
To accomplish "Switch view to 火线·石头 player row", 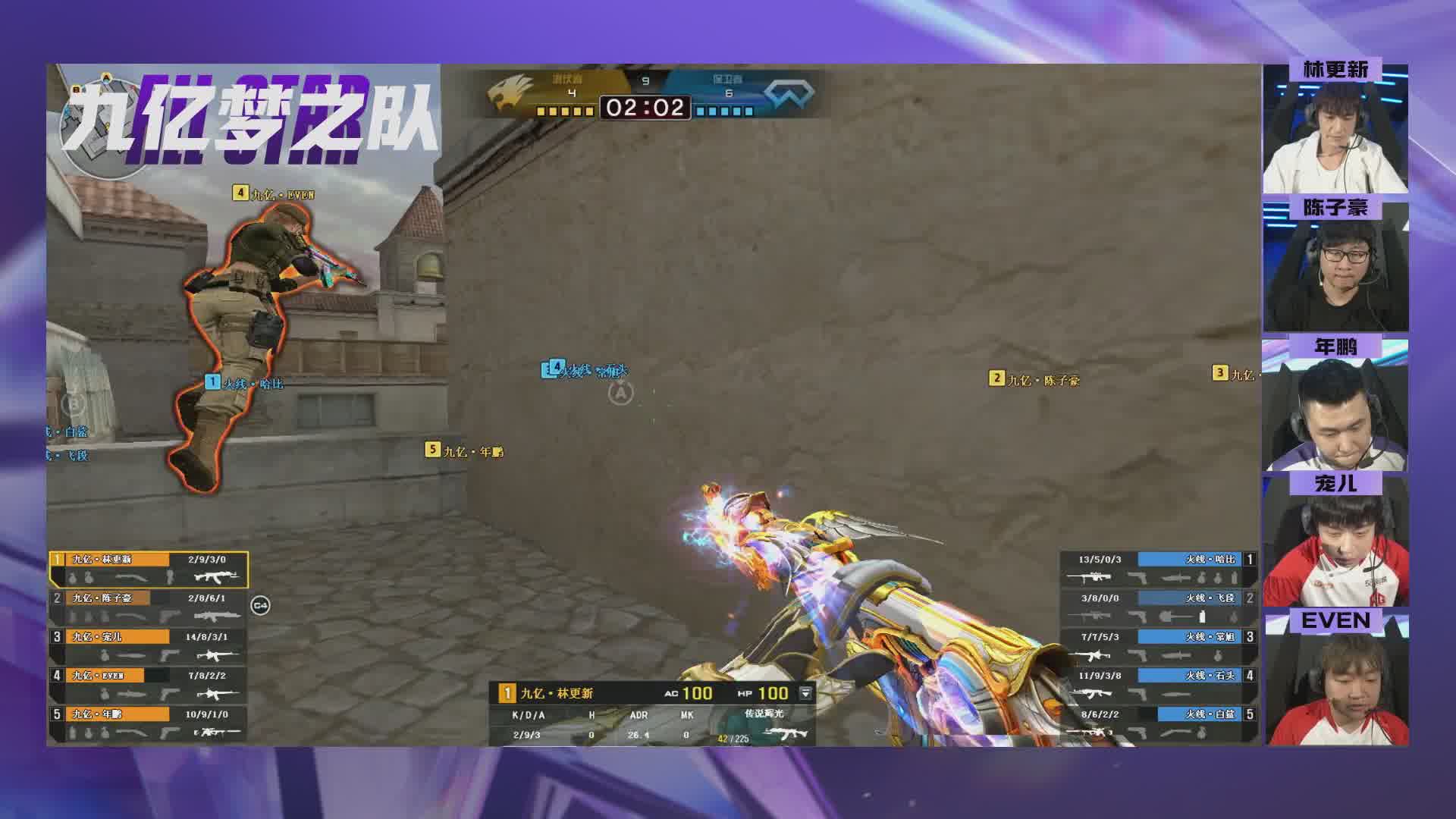I will click(x=1158, y=685).
